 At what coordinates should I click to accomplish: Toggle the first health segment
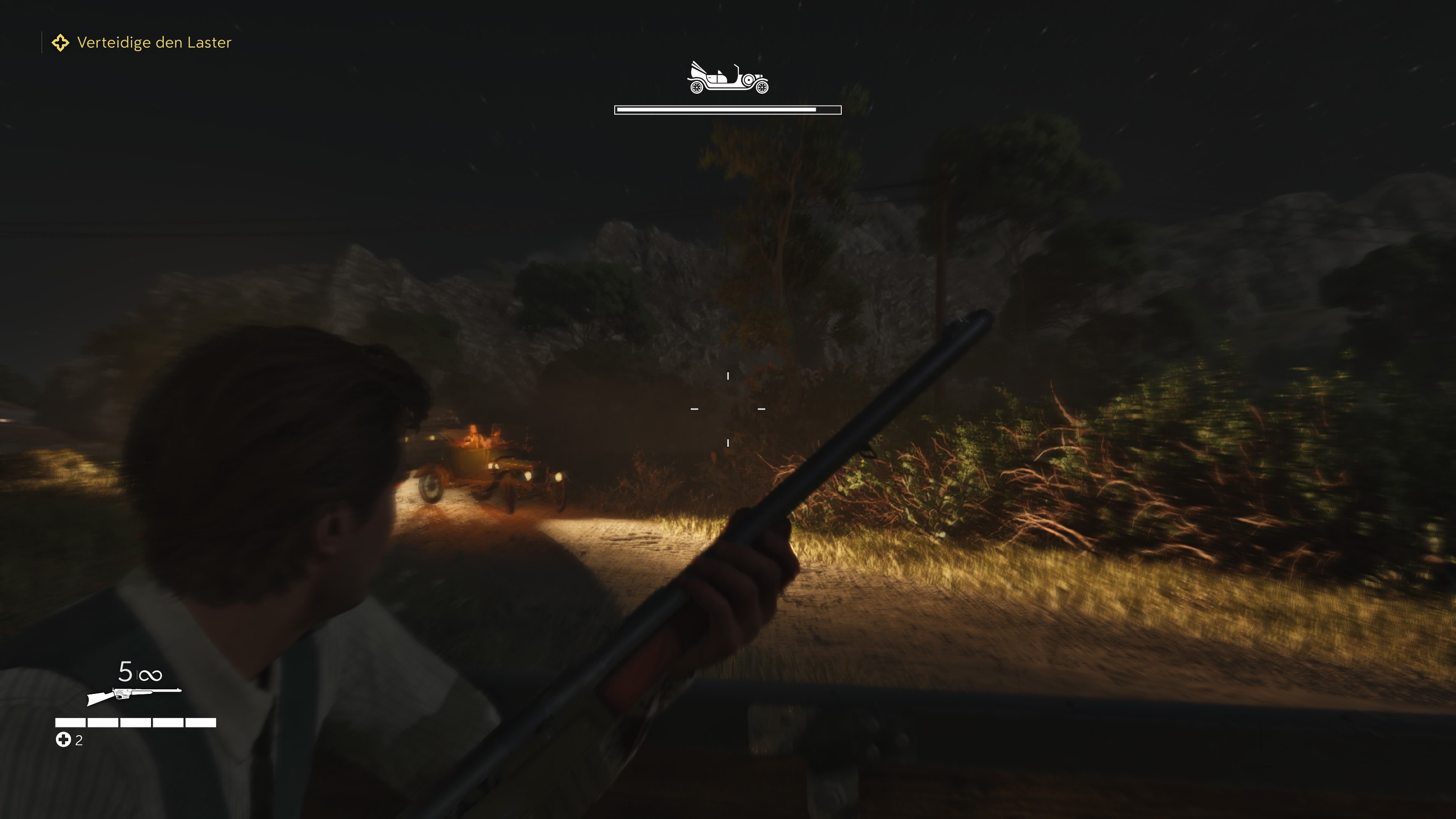point(70,722)
